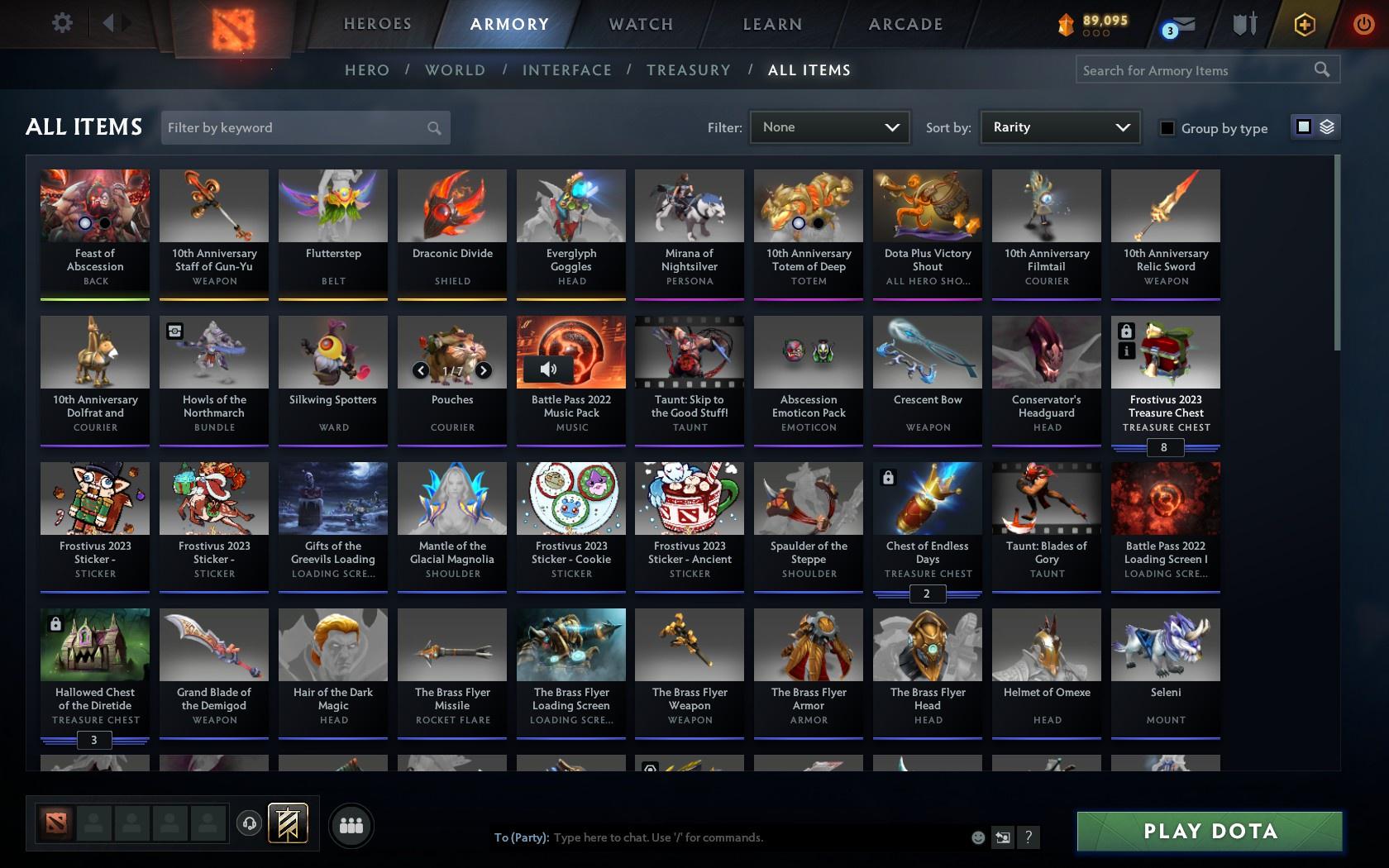Open the friends list icon

(x=351, y=824)
